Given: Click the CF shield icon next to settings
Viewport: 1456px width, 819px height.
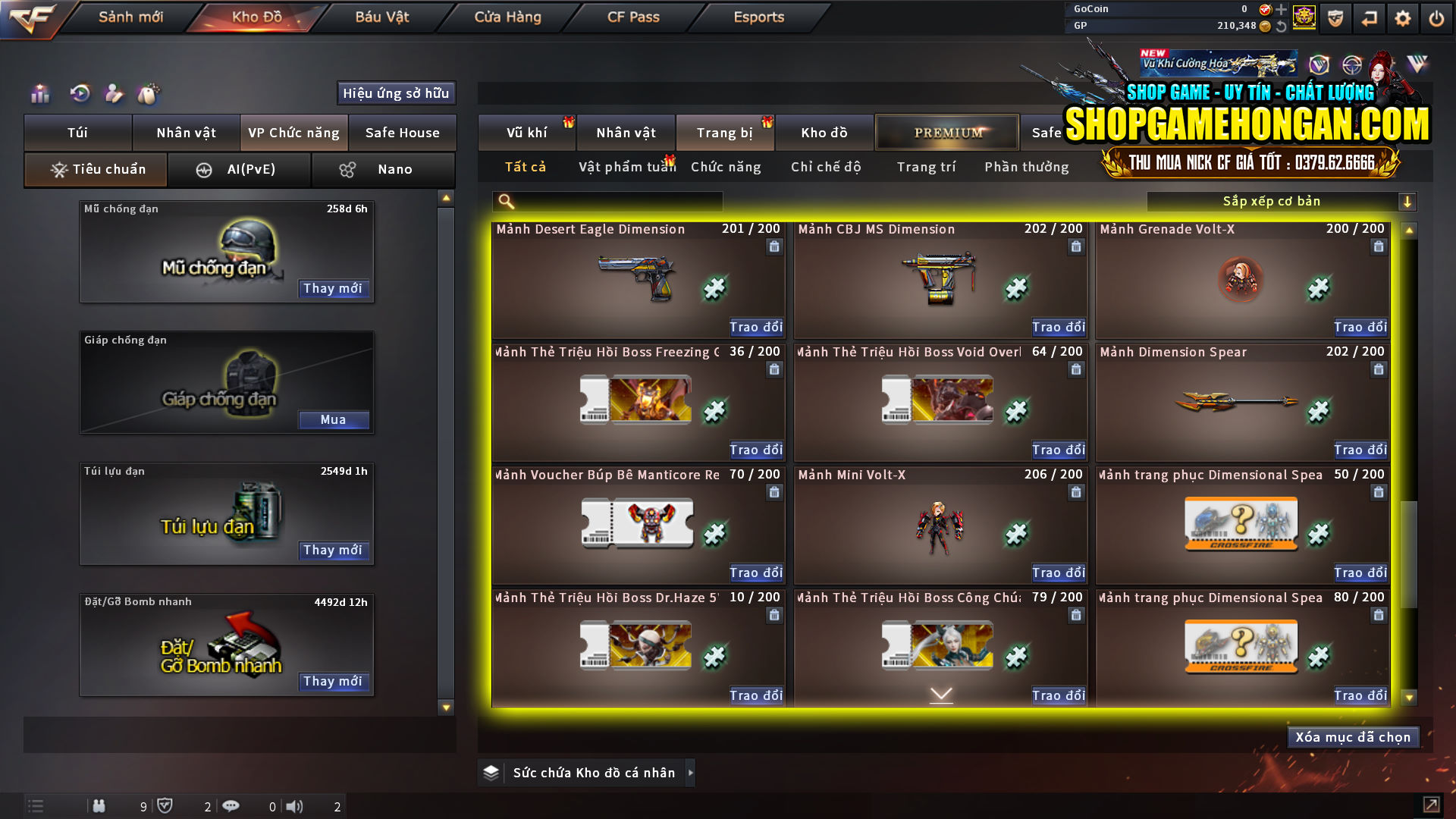Looking at the screenshot, I should click(1334, 18).
